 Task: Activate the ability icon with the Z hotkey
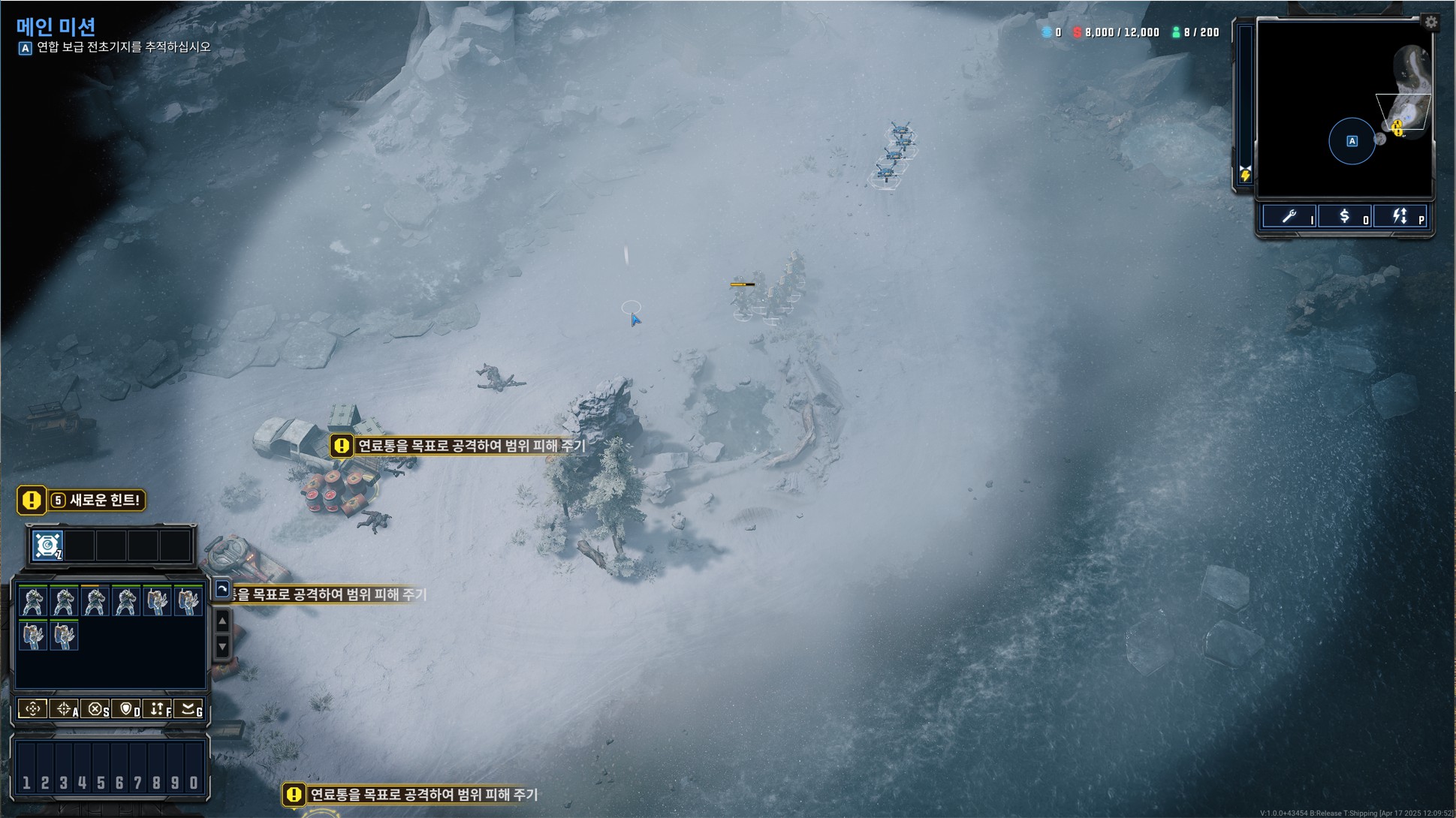coord(47,546)
